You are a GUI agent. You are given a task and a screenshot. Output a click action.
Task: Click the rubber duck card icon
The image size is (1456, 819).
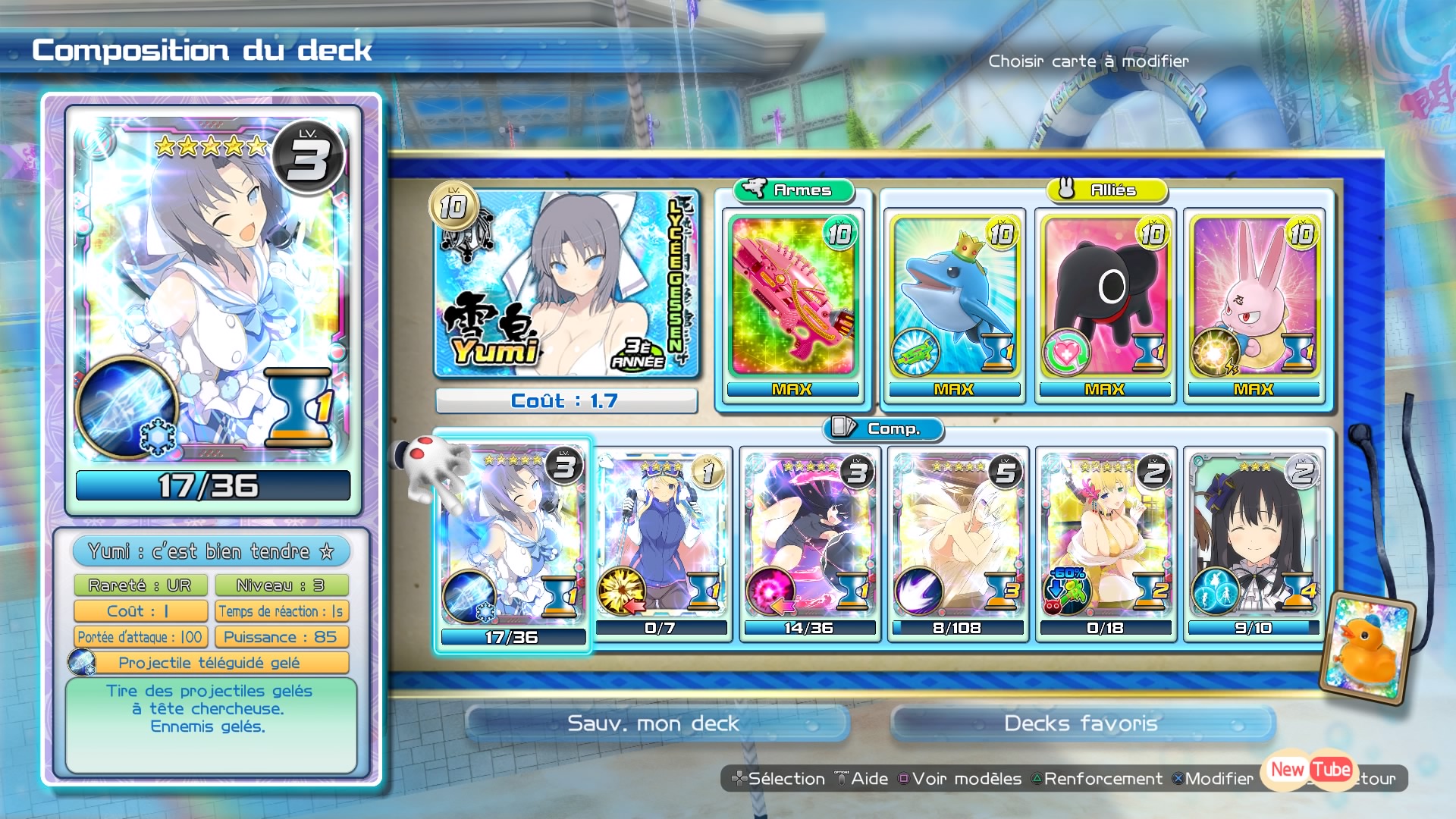pyautogui.click(x=1367, y=648)
